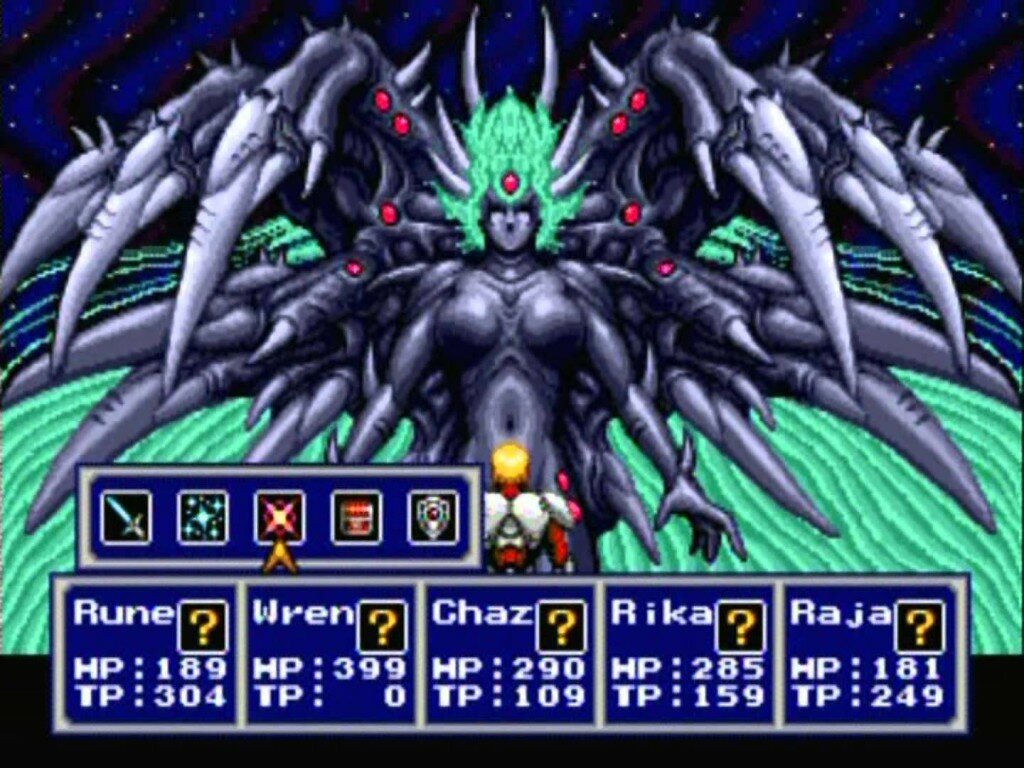Click the question mark icon beside Raja
Image resolution: width=1024 pixels, height=768 pixels.
point(919,626)
